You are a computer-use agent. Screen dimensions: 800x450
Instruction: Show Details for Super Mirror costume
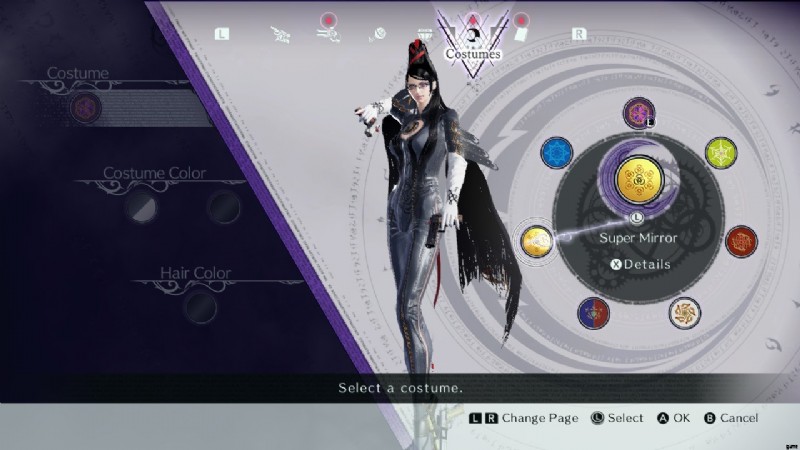coord(640,265)
